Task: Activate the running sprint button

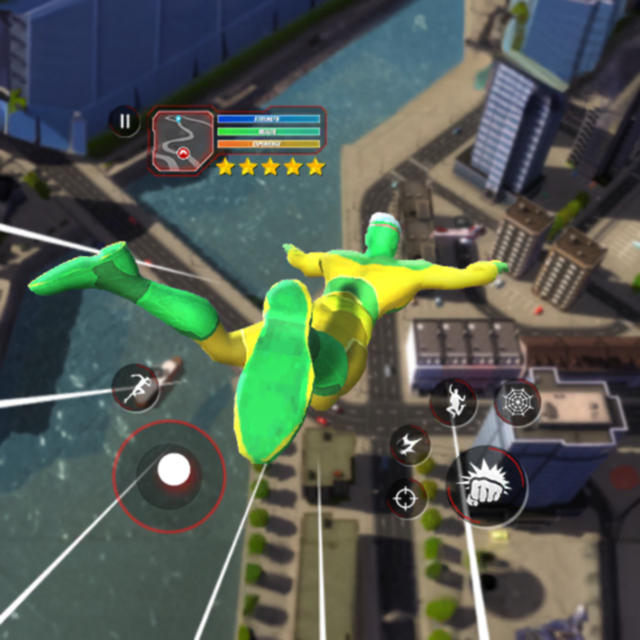Action: 136,388
